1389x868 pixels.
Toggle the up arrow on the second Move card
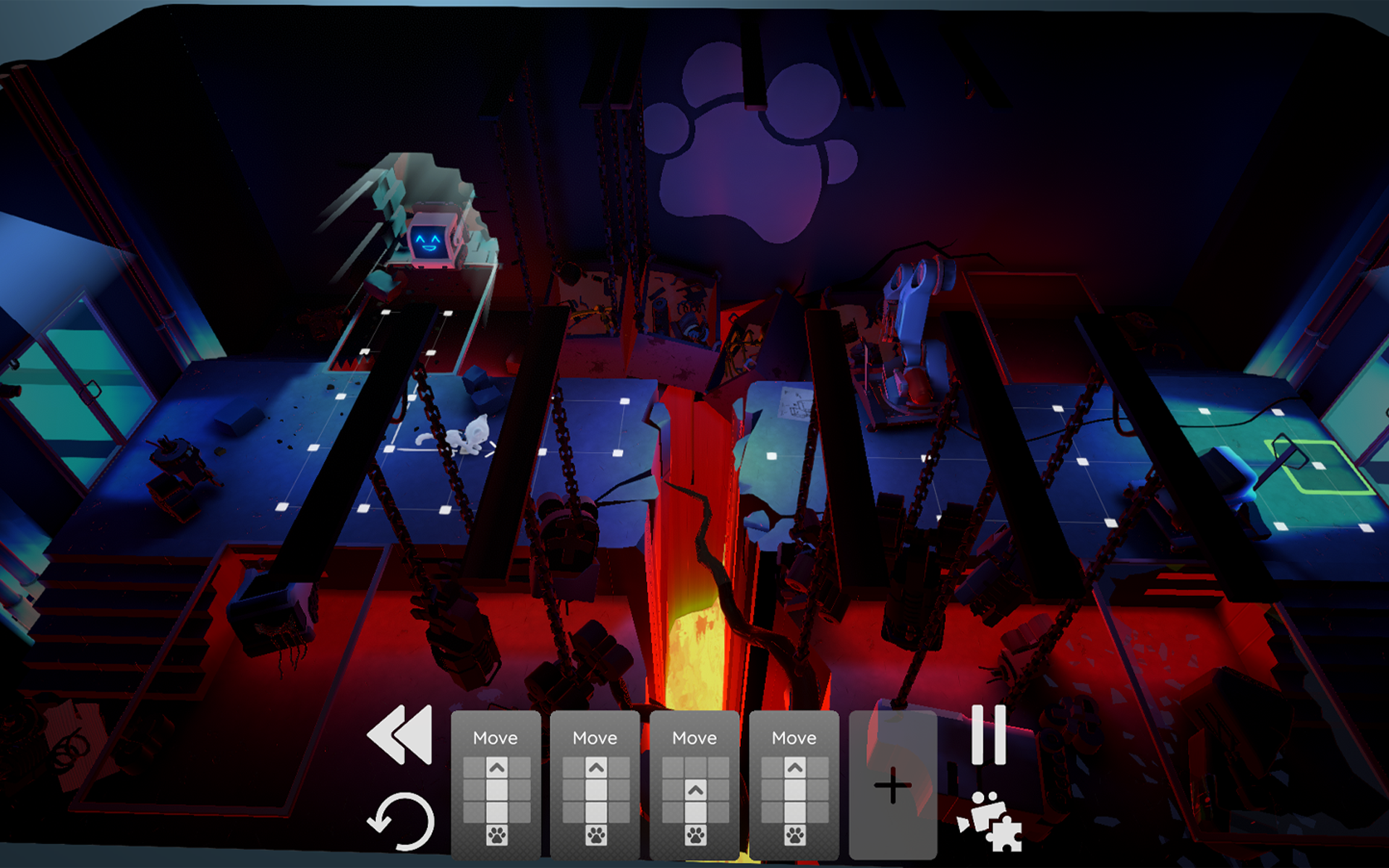596,768
